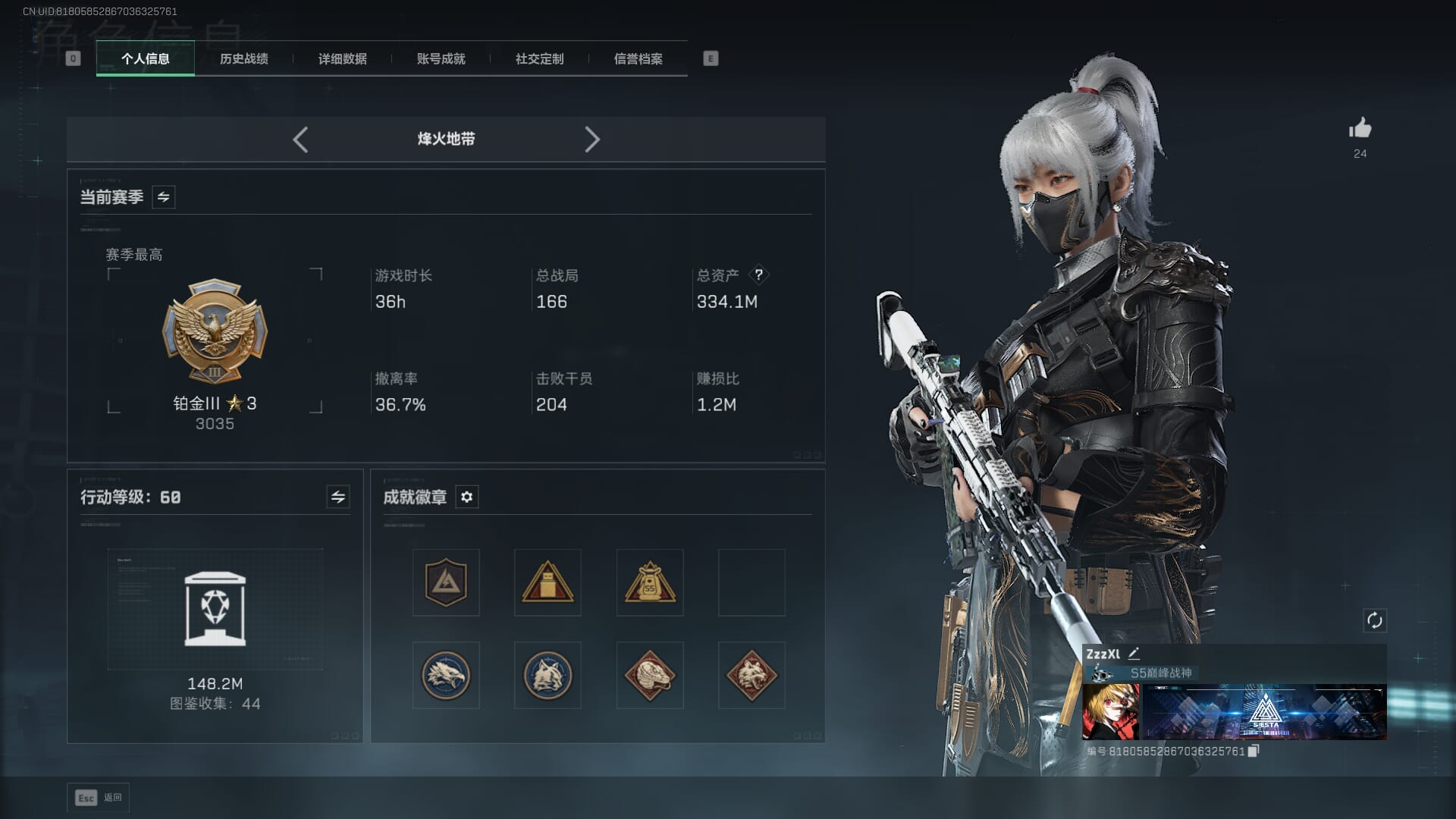The height and width of the screenshot is (819, 1456).
Task: Toggle the 当前赛季 season swap button
Action: click(163, 197)
